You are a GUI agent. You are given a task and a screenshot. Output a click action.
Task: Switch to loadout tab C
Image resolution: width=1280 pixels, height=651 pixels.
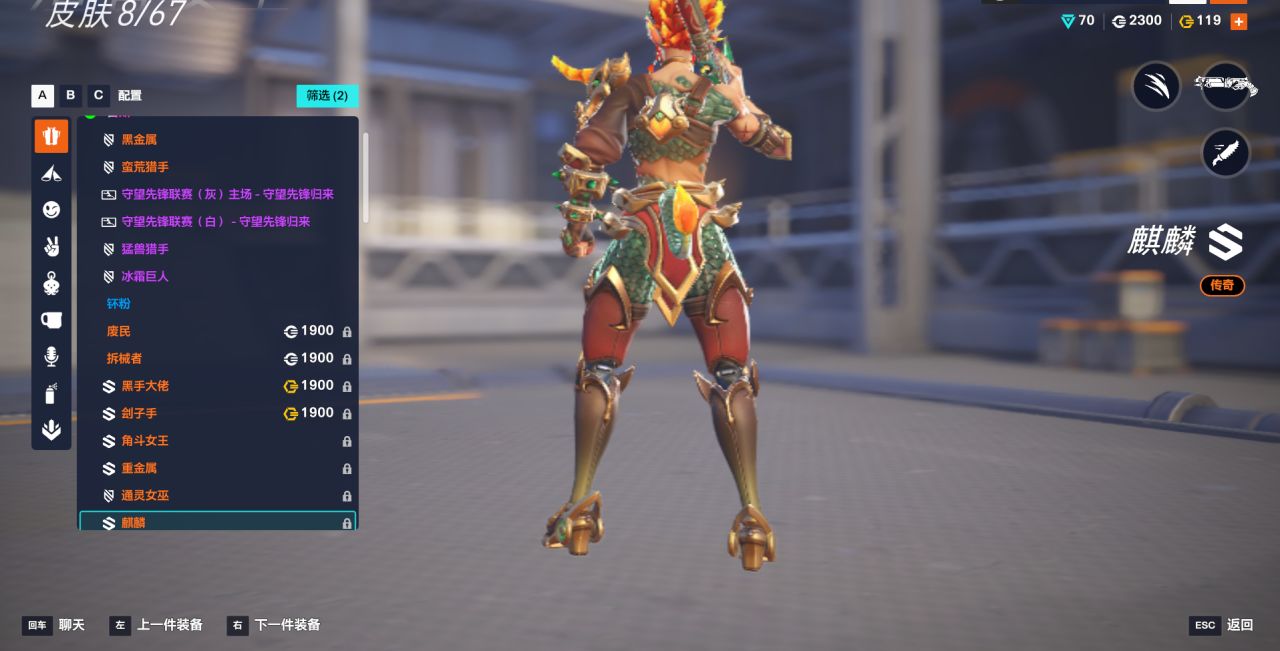[x=98, y=96]
